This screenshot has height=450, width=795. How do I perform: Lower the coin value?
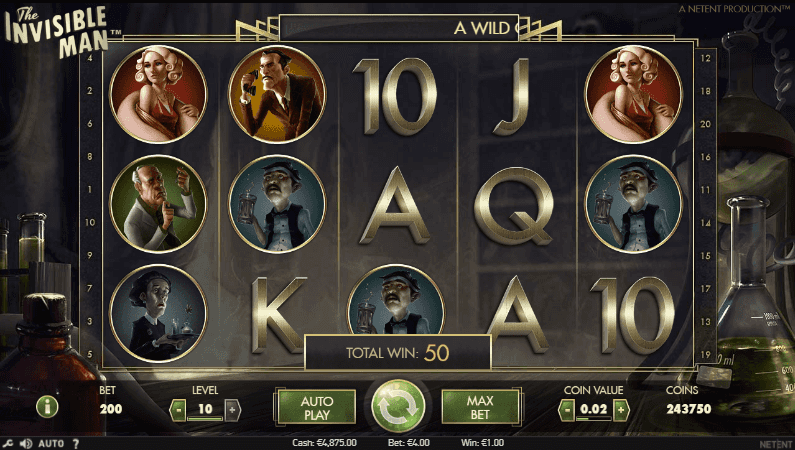[566, 409]
